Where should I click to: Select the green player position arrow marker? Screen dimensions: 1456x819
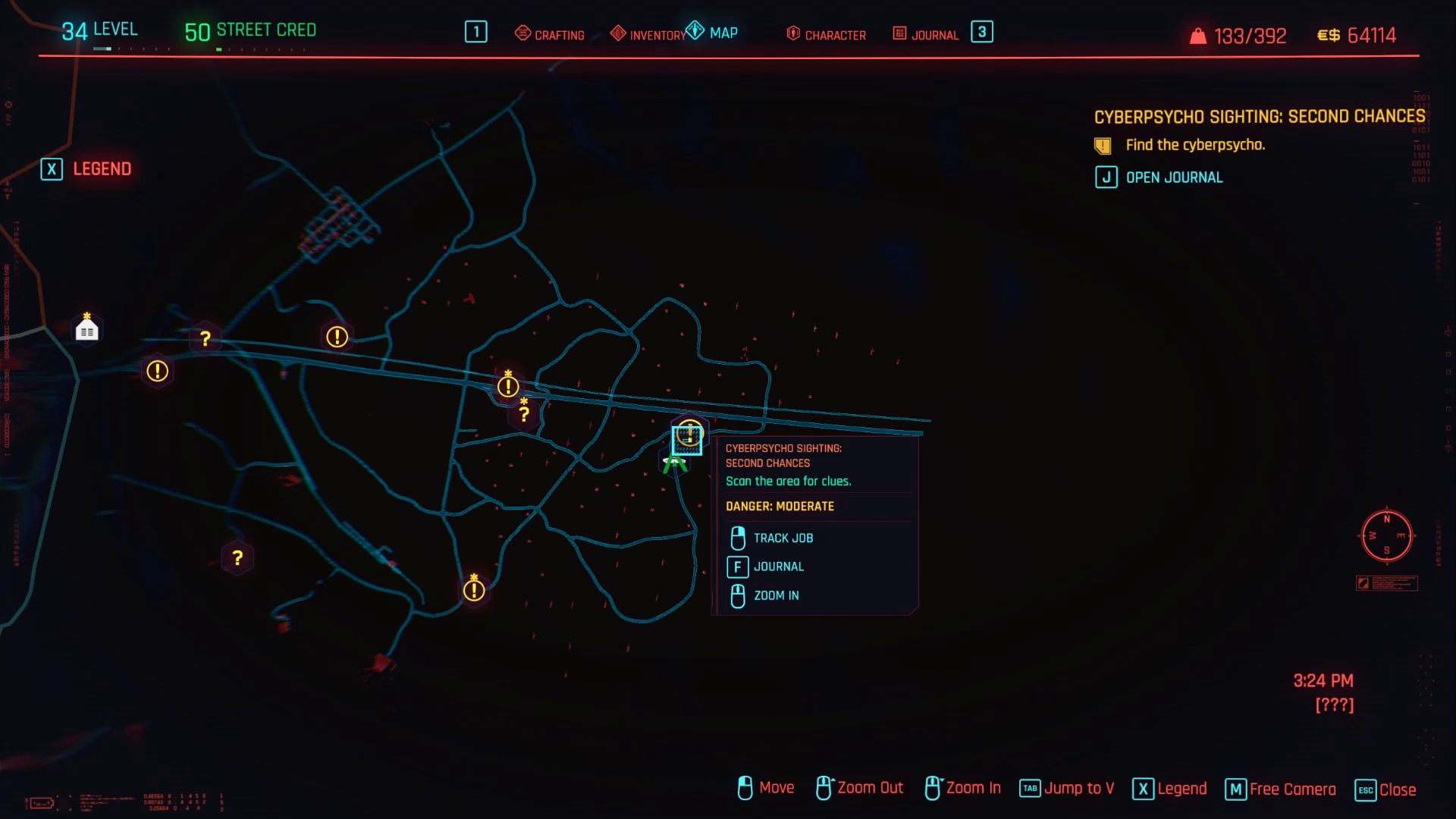675,463
